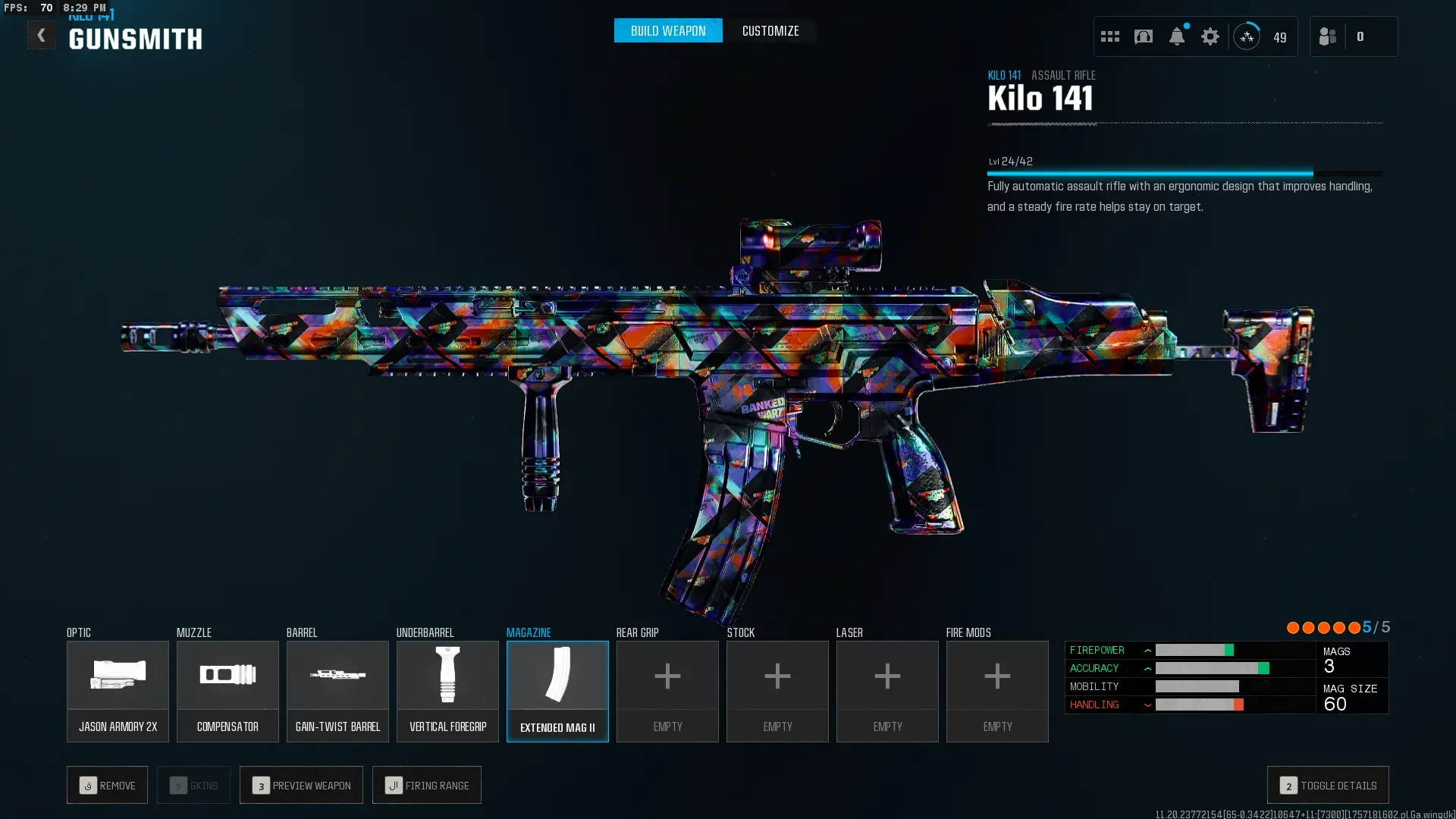Screen dimensions: 1456x819
Task: Open the empty Rear Grip slot
Action: pyautogui.click(x=667, y=691)
